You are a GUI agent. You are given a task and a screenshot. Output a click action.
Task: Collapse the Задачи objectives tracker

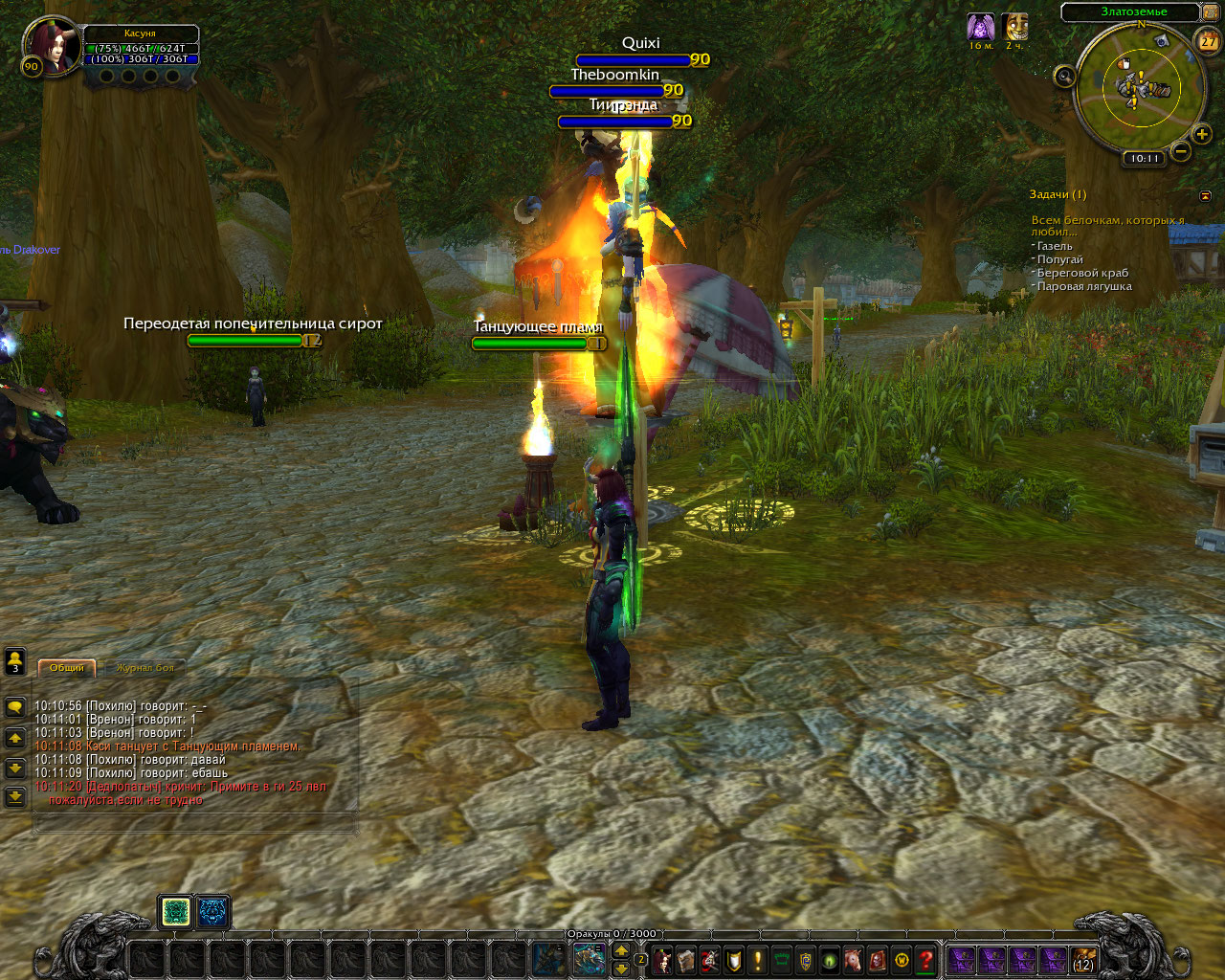pyautogui.click(x=1205, y=195)
